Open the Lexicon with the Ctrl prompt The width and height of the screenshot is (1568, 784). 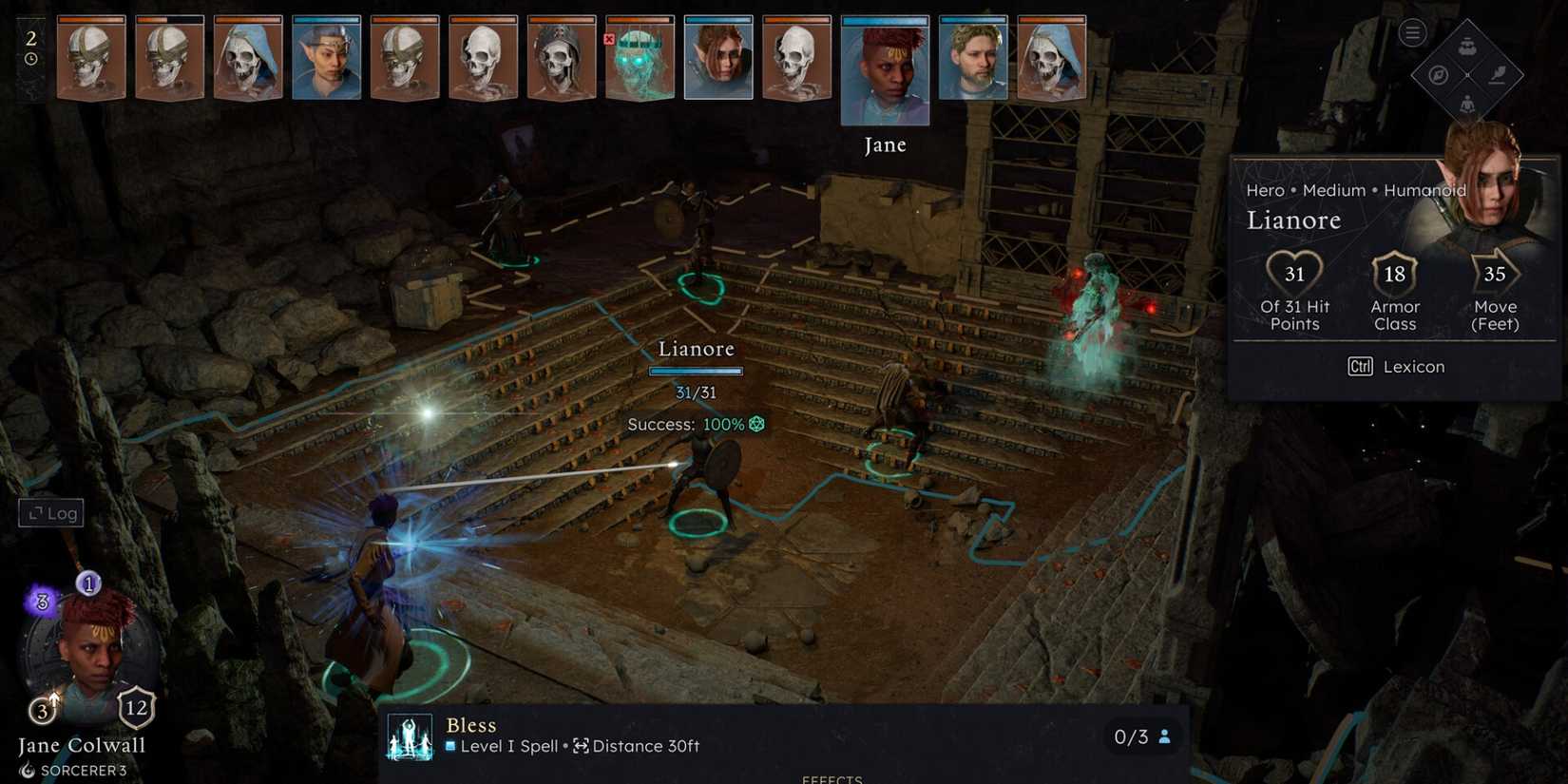(1397, 366)
